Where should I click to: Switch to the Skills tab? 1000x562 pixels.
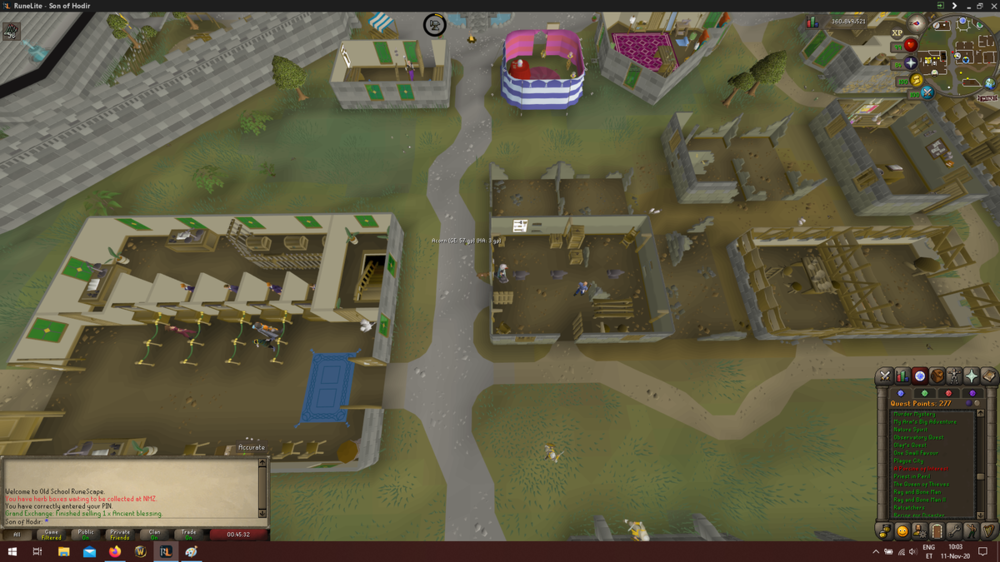point(902,376)
